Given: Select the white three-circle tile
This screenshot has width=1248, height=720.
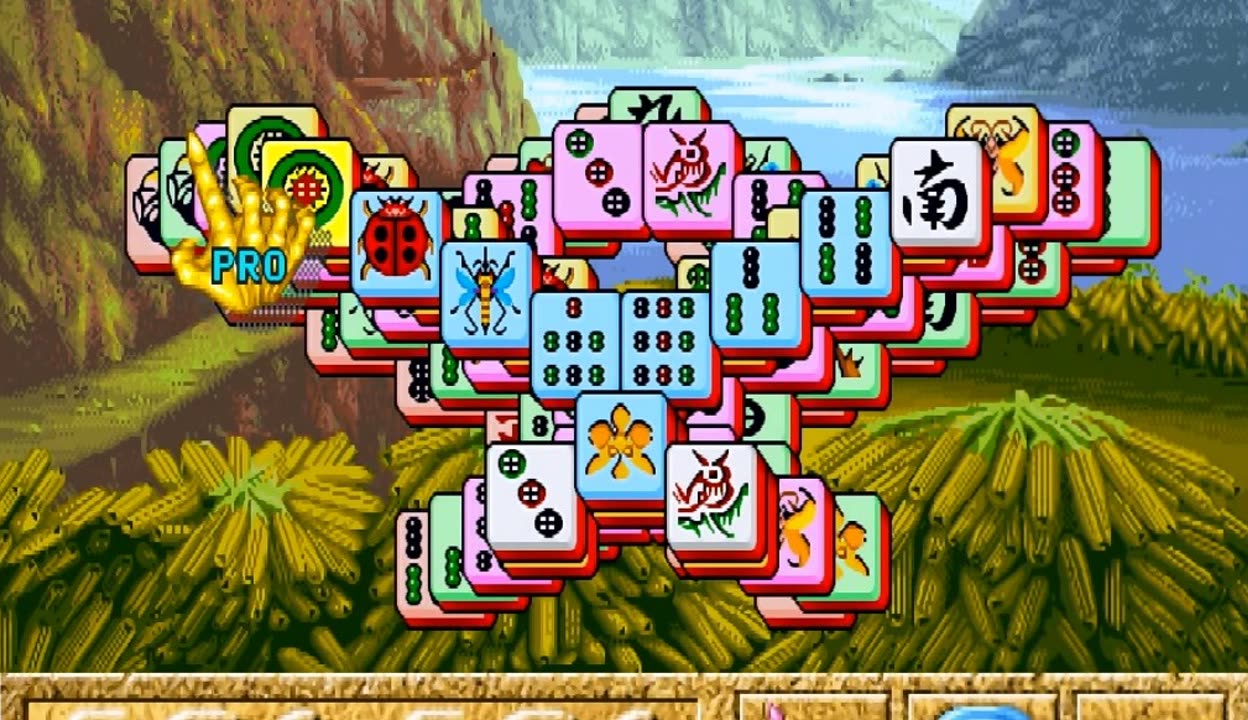Looking at the screenshot, I should (x=530, y=497).
